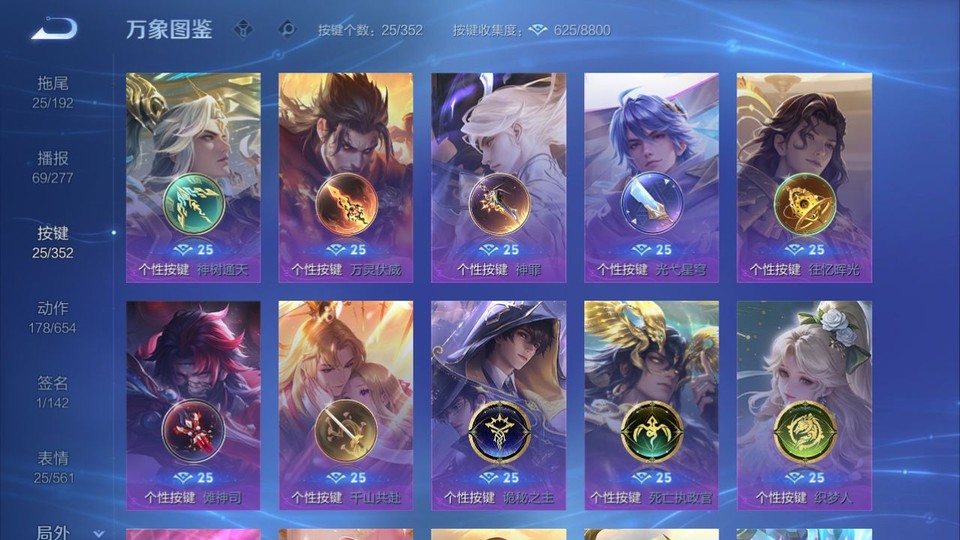
Task: Select the 光弋星穹 button skin card
Action: 651,177
